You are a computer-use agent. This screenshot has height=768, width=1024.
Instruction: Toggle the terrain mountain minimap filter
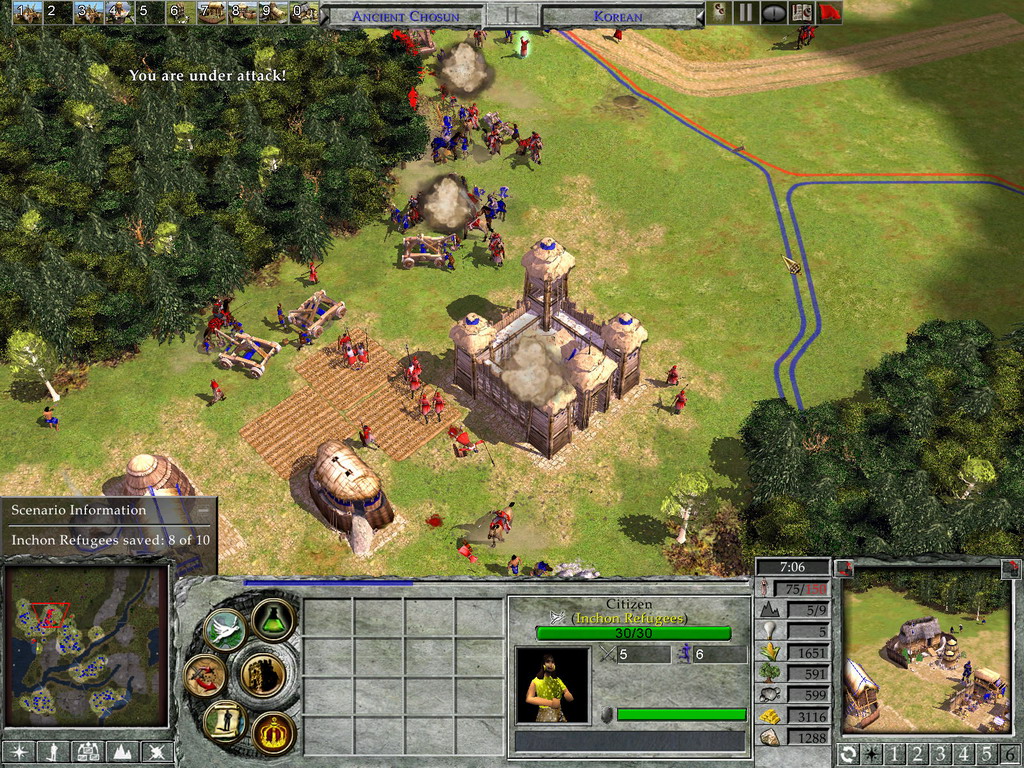(123, 751)
